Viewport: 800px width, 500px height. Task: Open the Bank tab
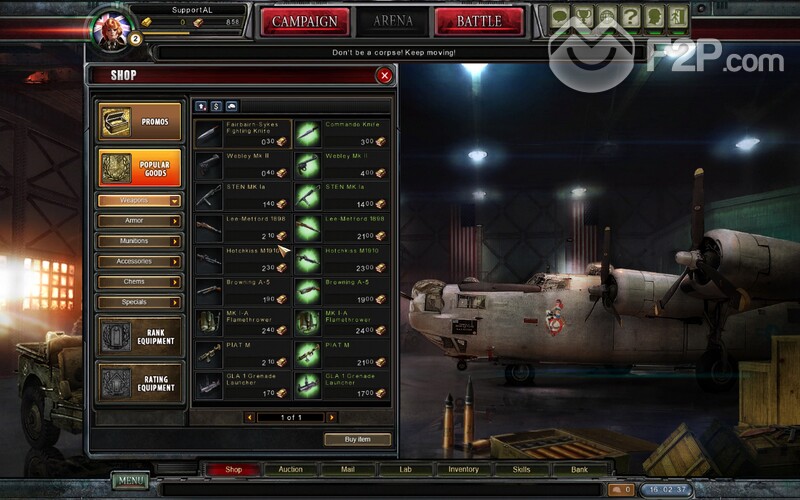point(579,469)
